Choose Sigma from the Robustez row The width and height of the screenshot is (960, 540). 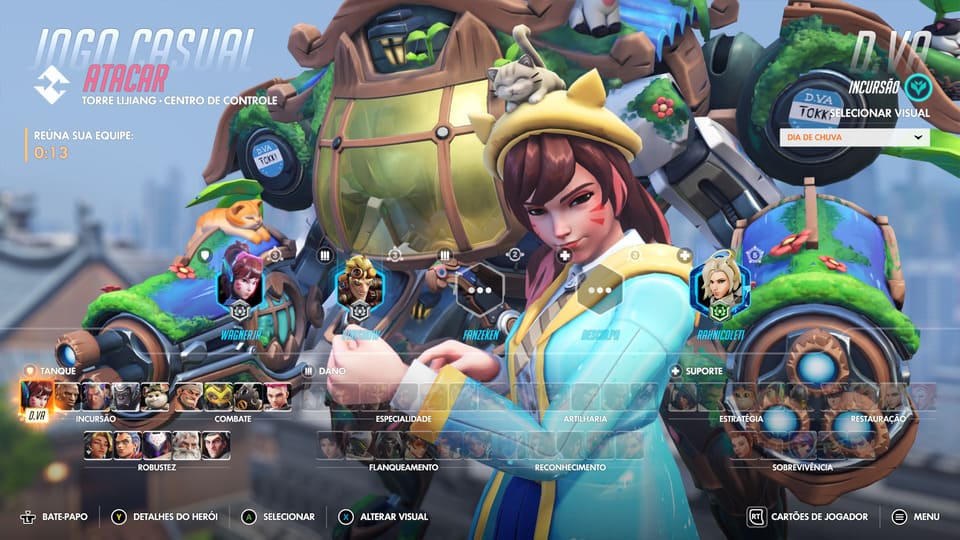click(215, 444)
